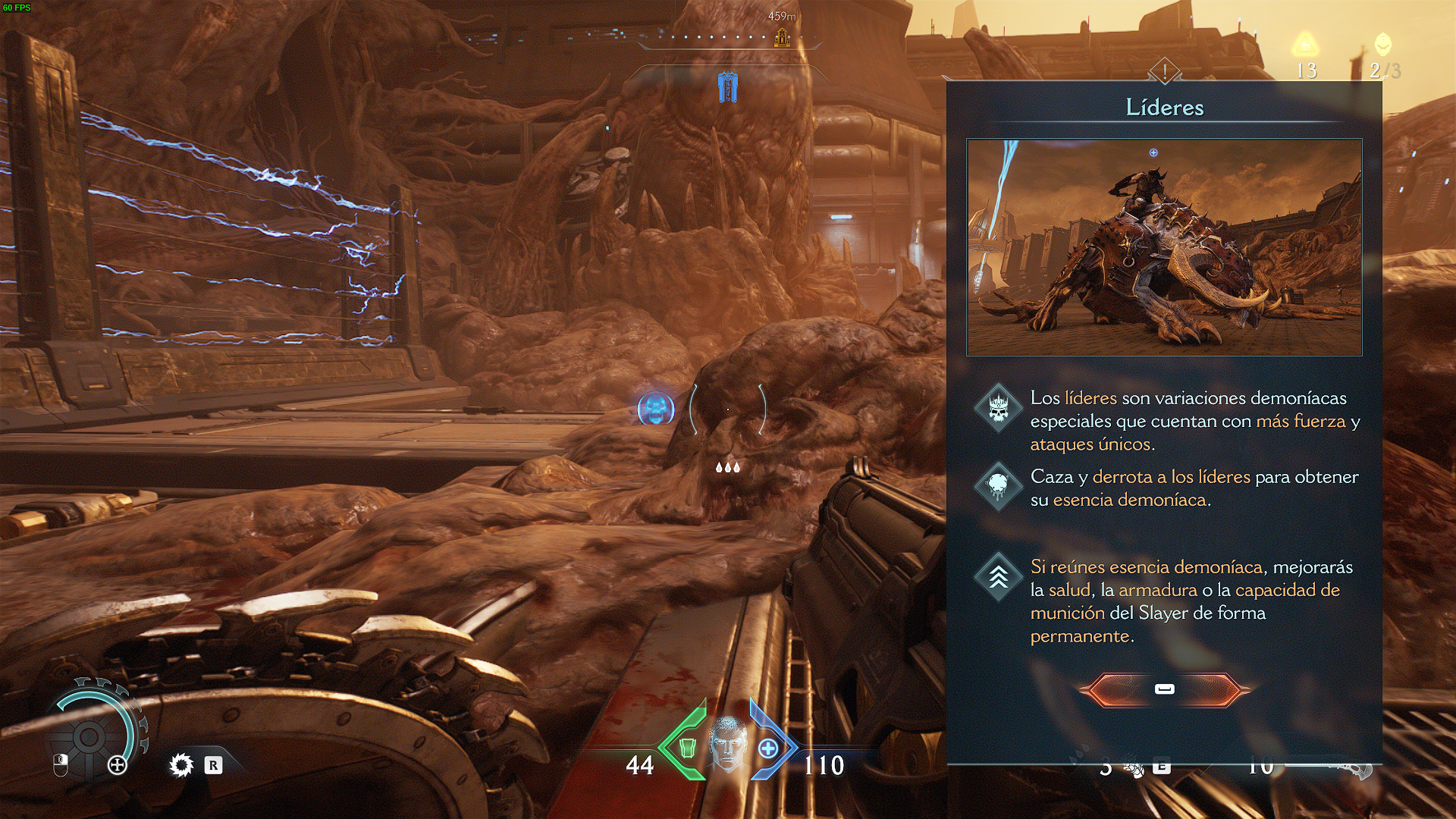This screenshot has width=1456, height=819.
Task: Click the gold currency icon
Action: click(1305, 45)
